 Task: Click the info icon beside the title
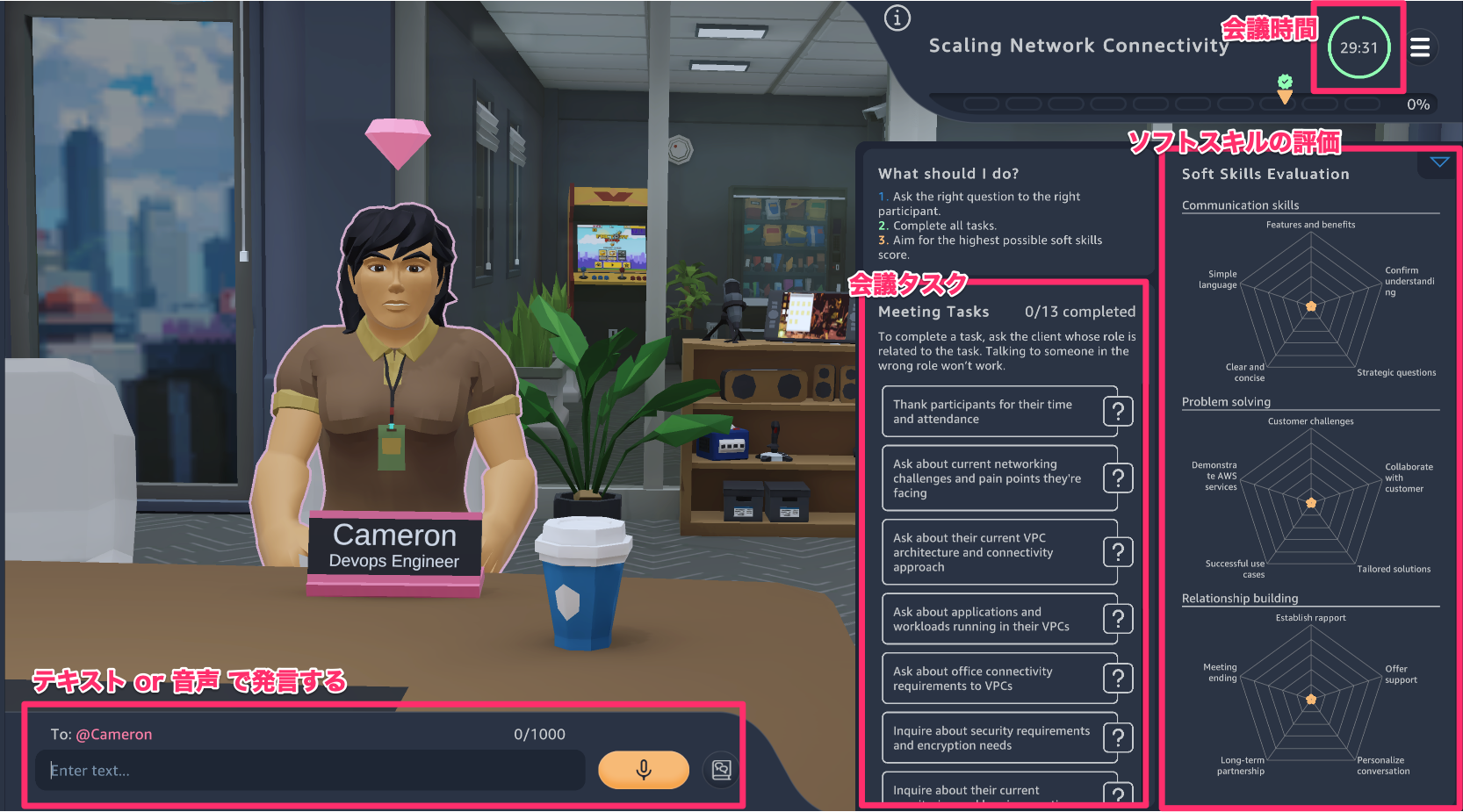point(897,18)
